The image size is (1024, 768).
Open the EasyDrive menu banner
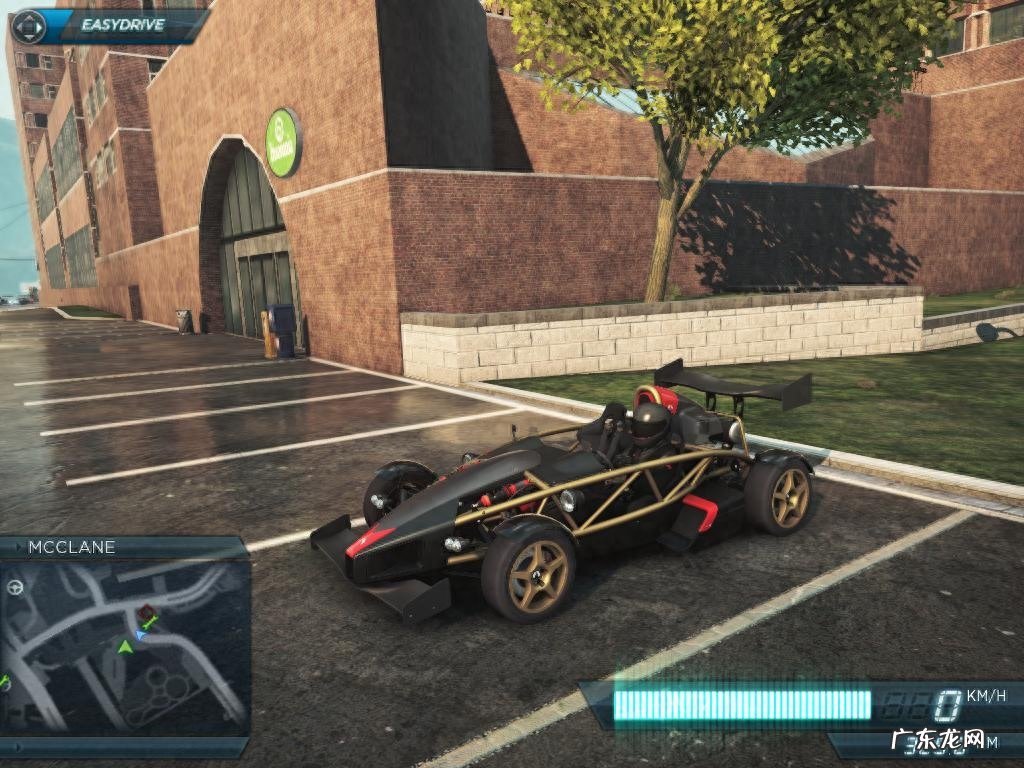110,27
